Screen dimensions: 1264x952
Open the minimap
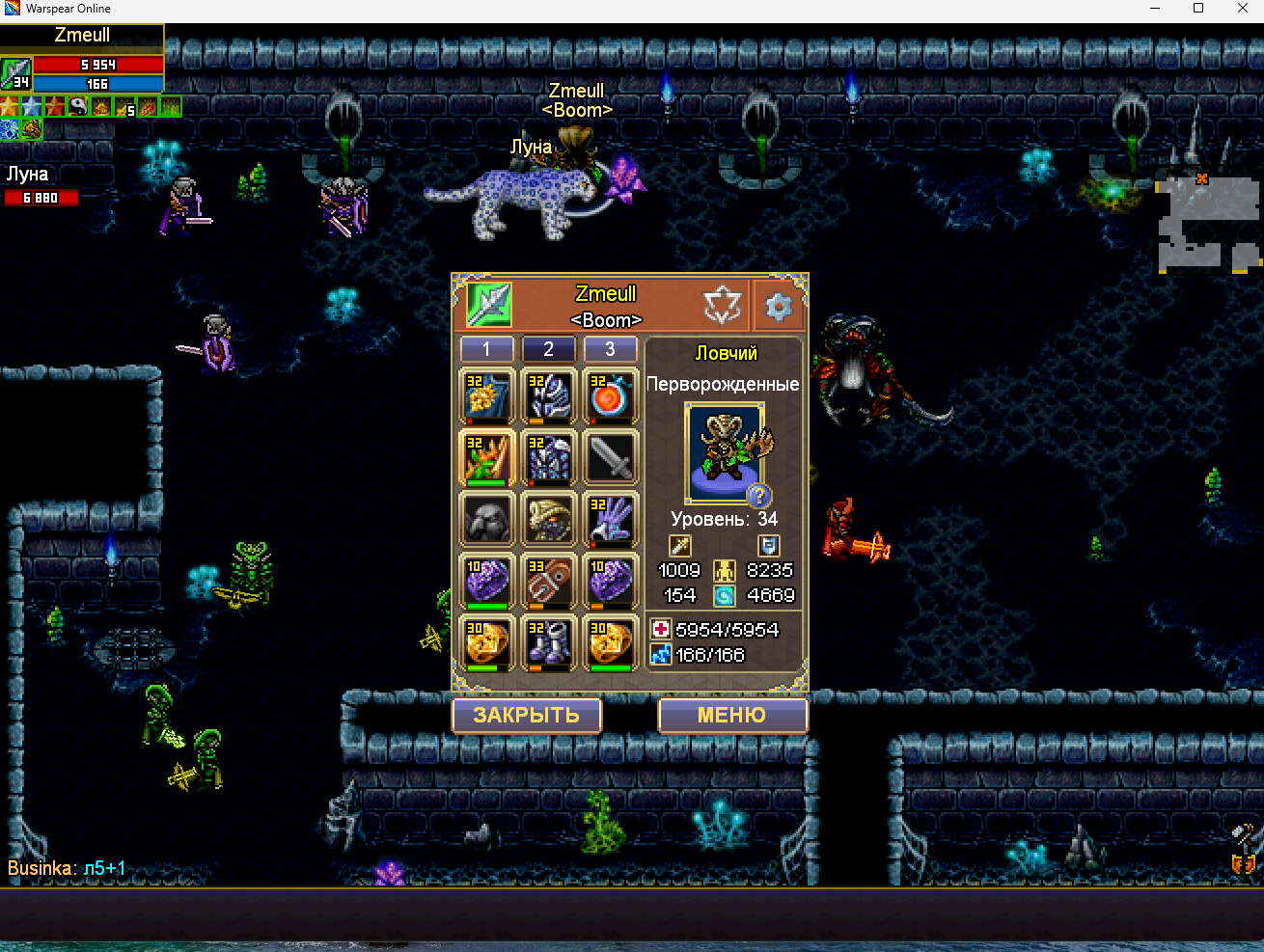point(1207,224)
